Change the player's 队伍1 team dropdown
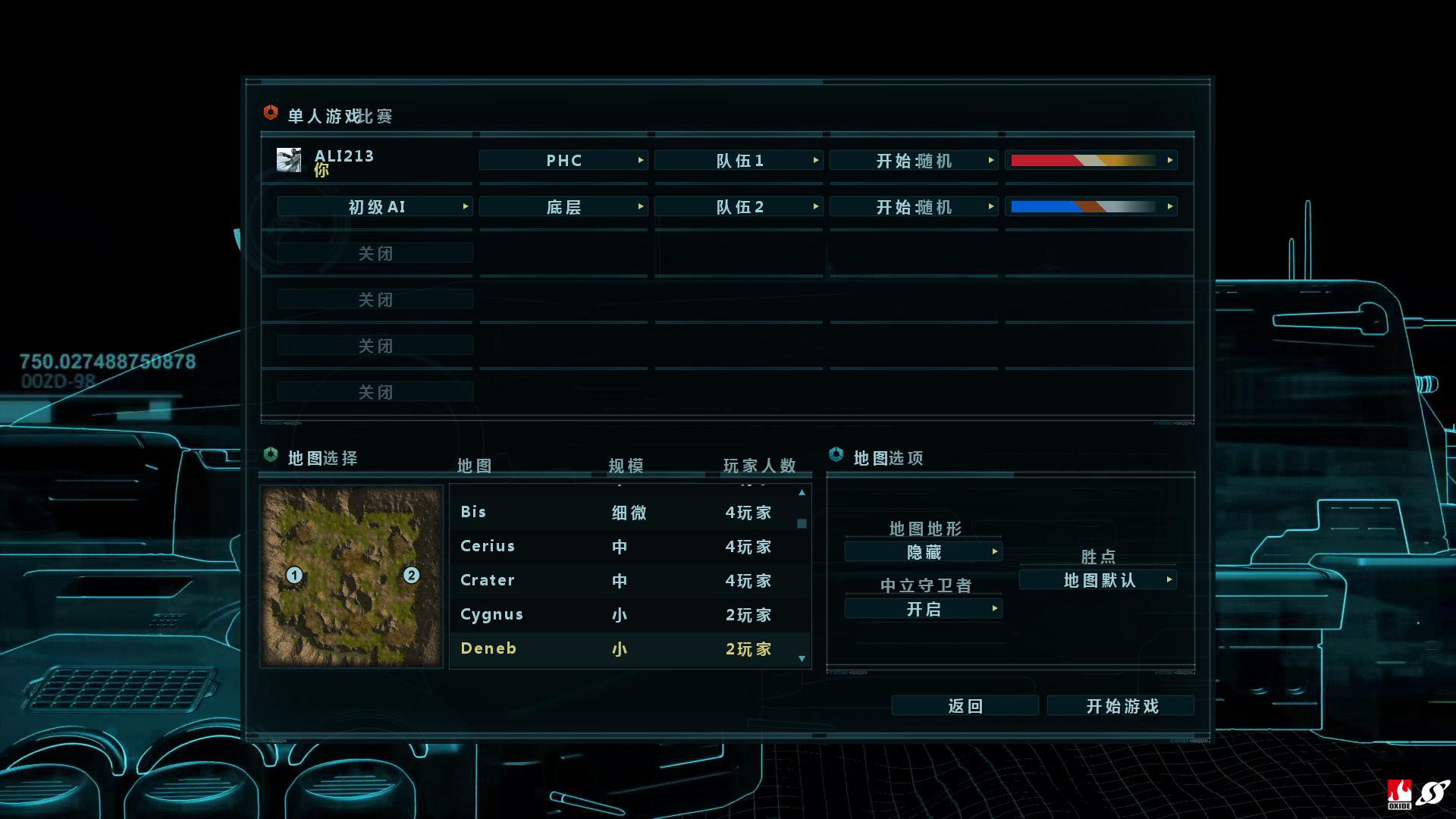This screenshot has height=819, width=1456. [738, 161]
